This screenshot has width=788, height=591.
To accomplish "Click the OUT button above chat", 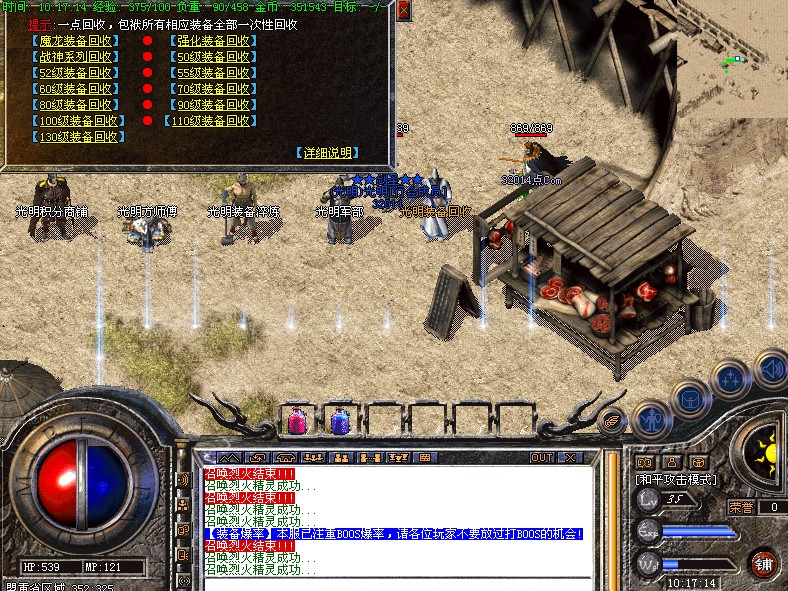I will click(x=542, y=457).
